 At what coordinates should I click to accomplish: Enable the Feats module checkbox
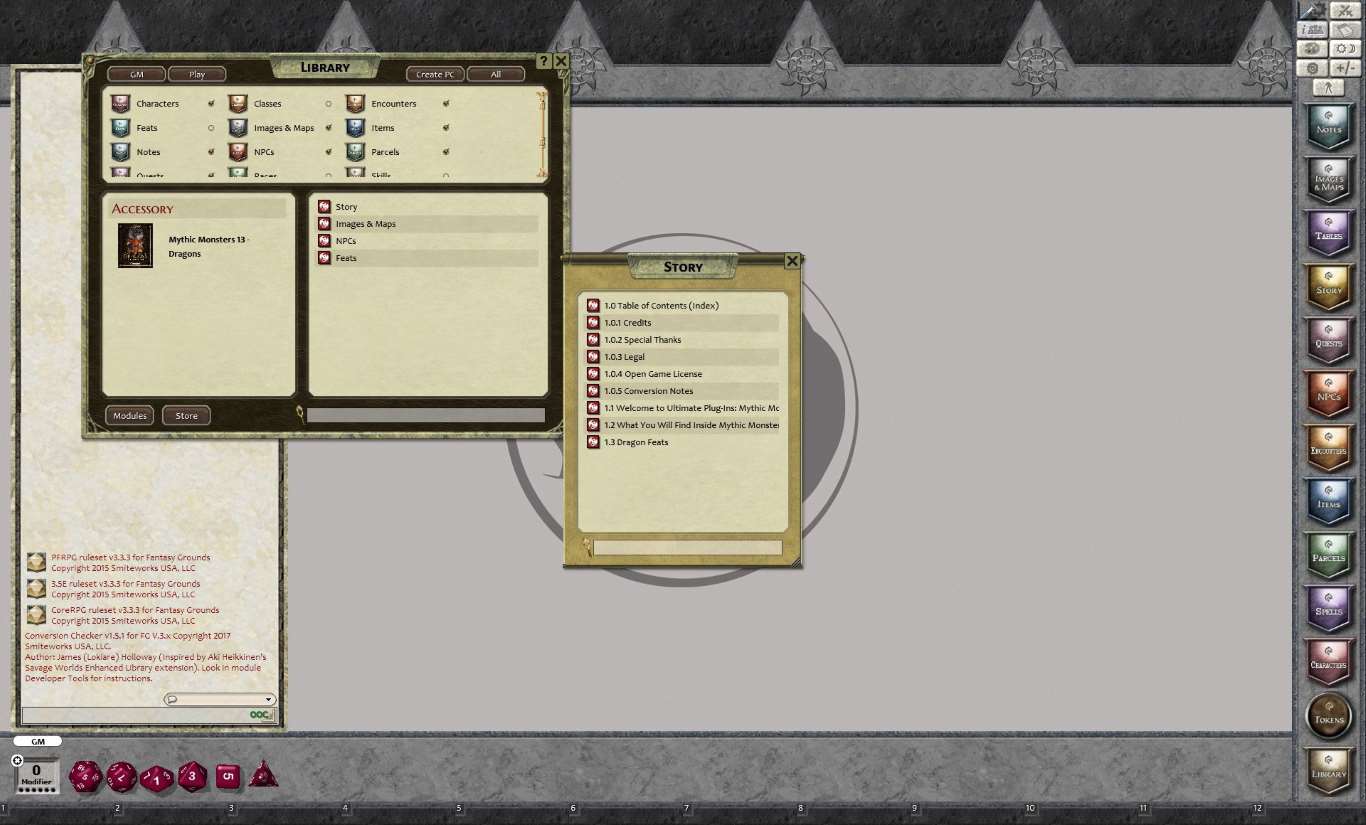(213, 127)
